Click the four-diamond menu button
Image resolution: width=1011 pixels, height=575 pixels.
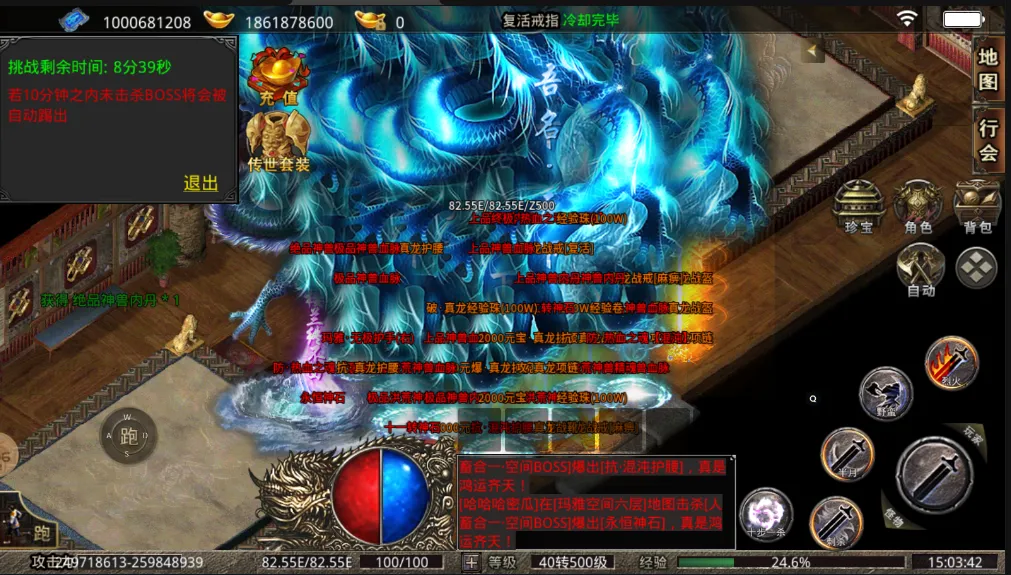point(976,267)
